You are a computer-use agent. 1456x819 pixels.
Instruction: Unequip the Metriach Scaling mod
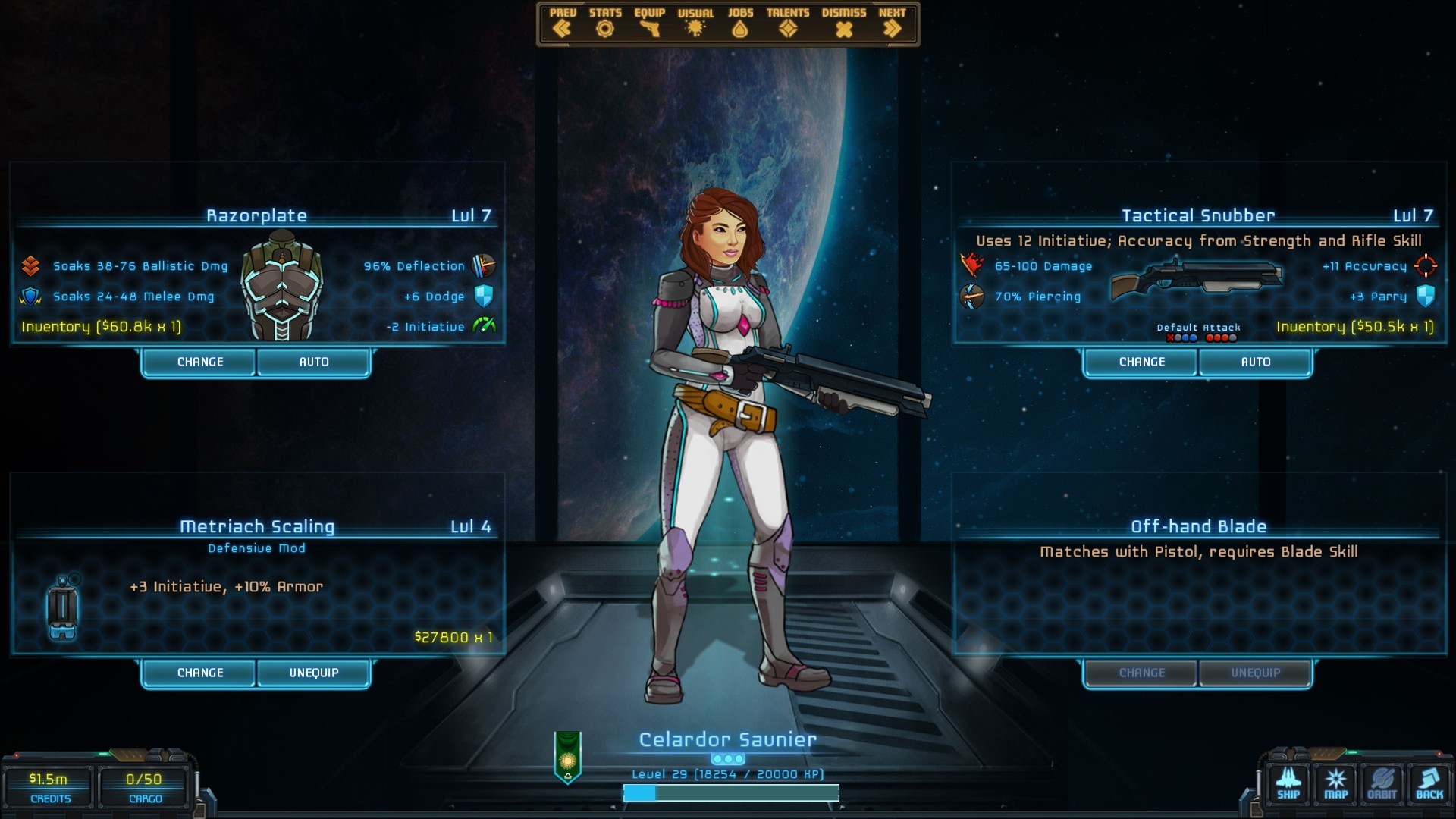click(314, 673)
